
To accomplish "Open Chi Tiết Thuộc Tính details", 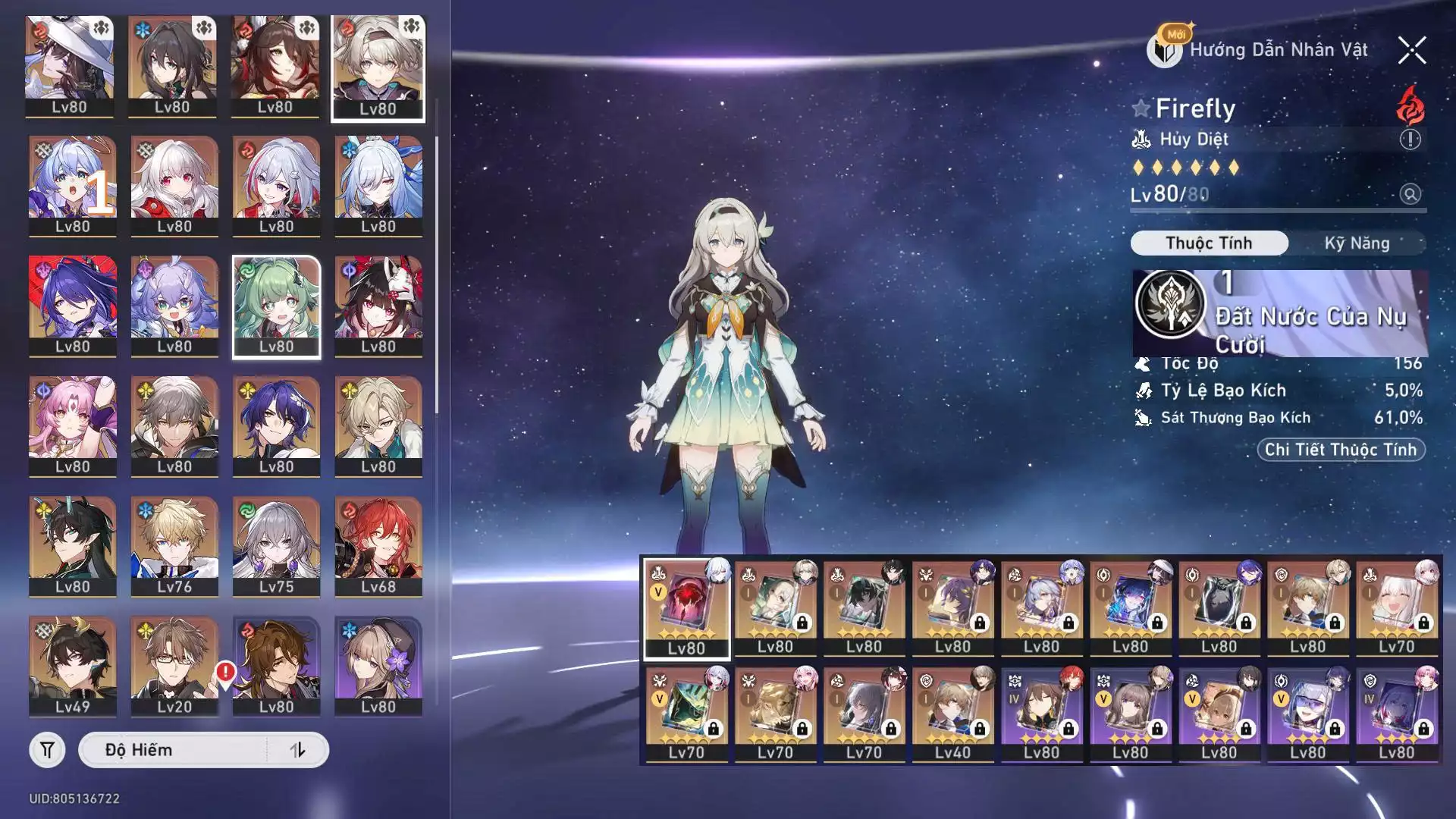I will (1341, 450).
